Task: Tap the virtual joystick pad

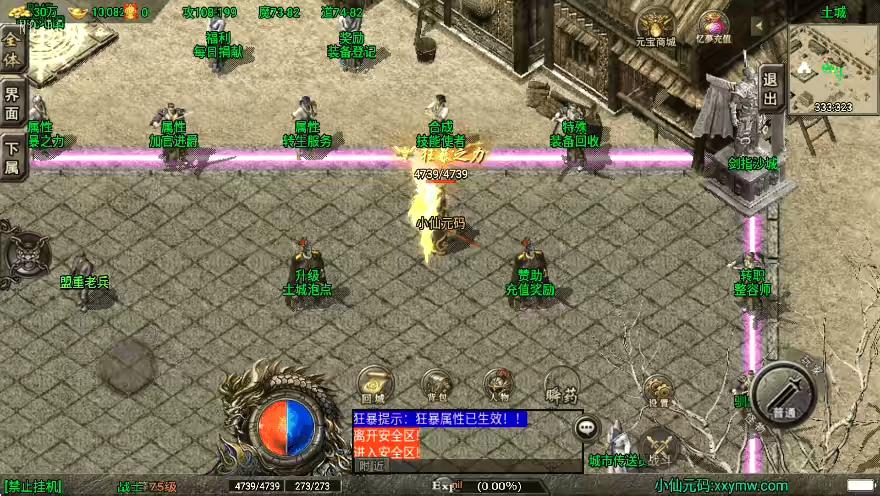Action: coord(125,365)
